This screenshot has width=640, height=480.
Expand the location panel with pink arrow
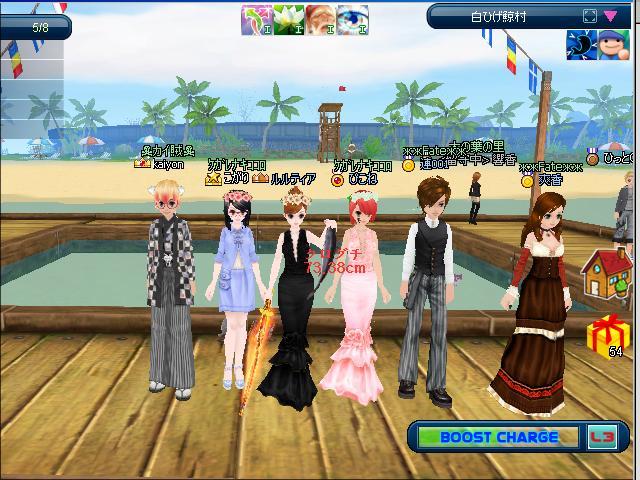point(609,16)
